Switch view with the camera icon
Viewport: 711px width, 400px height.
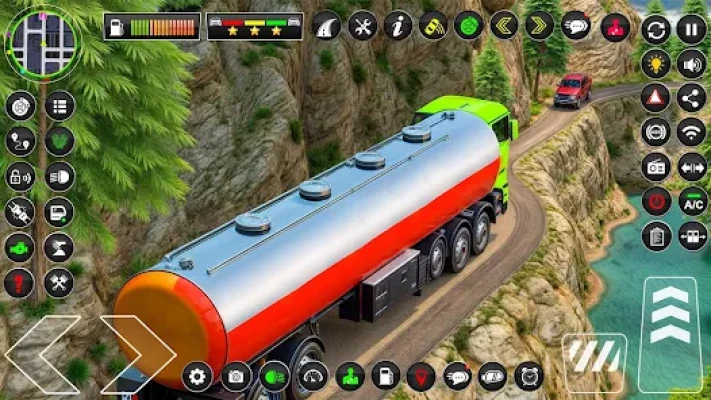[236, 376]
